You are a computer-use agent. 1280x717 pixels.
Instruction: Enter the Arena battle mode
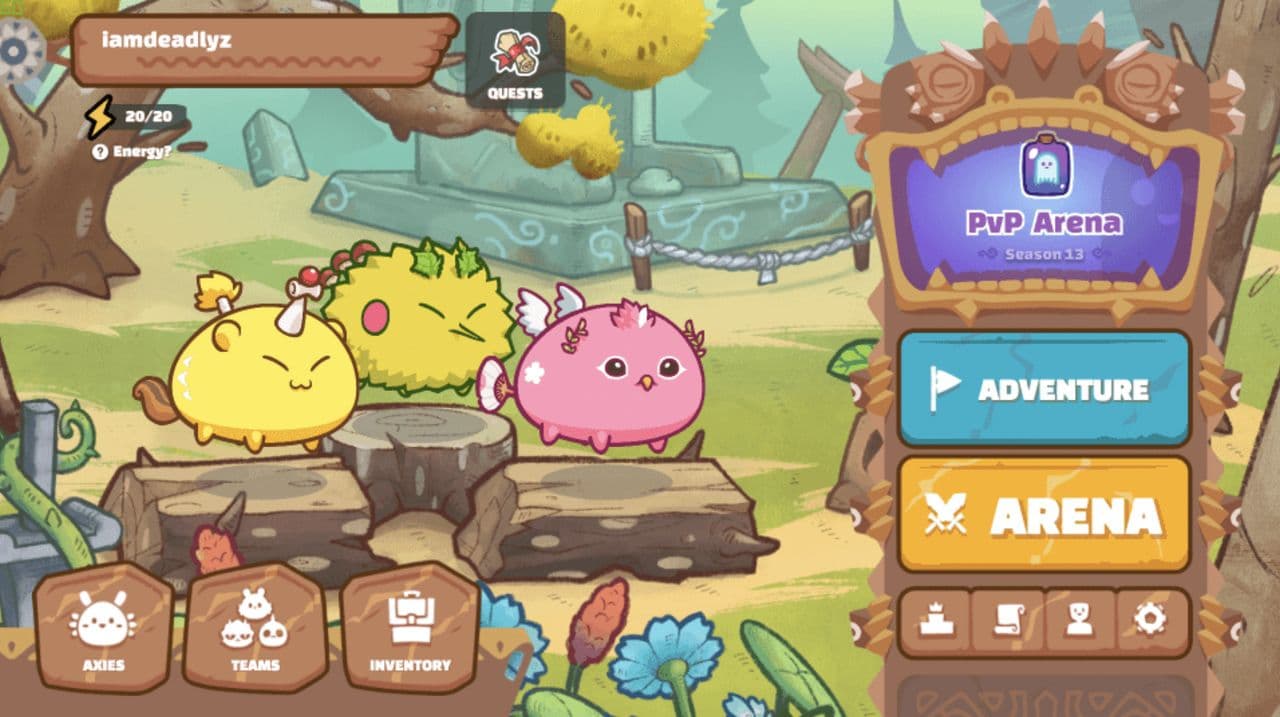point(1044,514)
